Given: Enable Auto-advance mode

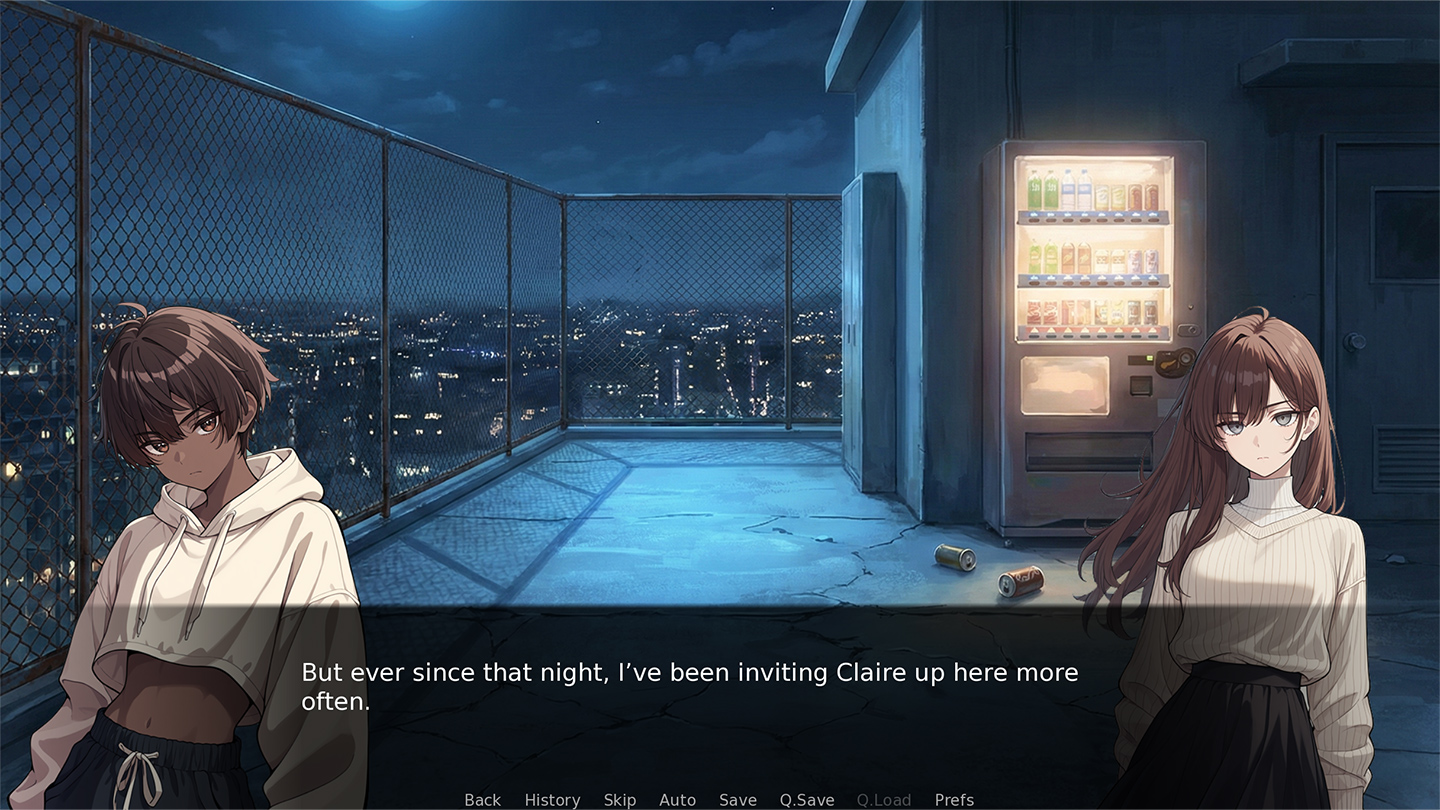Looking at the screenshot, I should pyautogui.click(x=677, y=799).
